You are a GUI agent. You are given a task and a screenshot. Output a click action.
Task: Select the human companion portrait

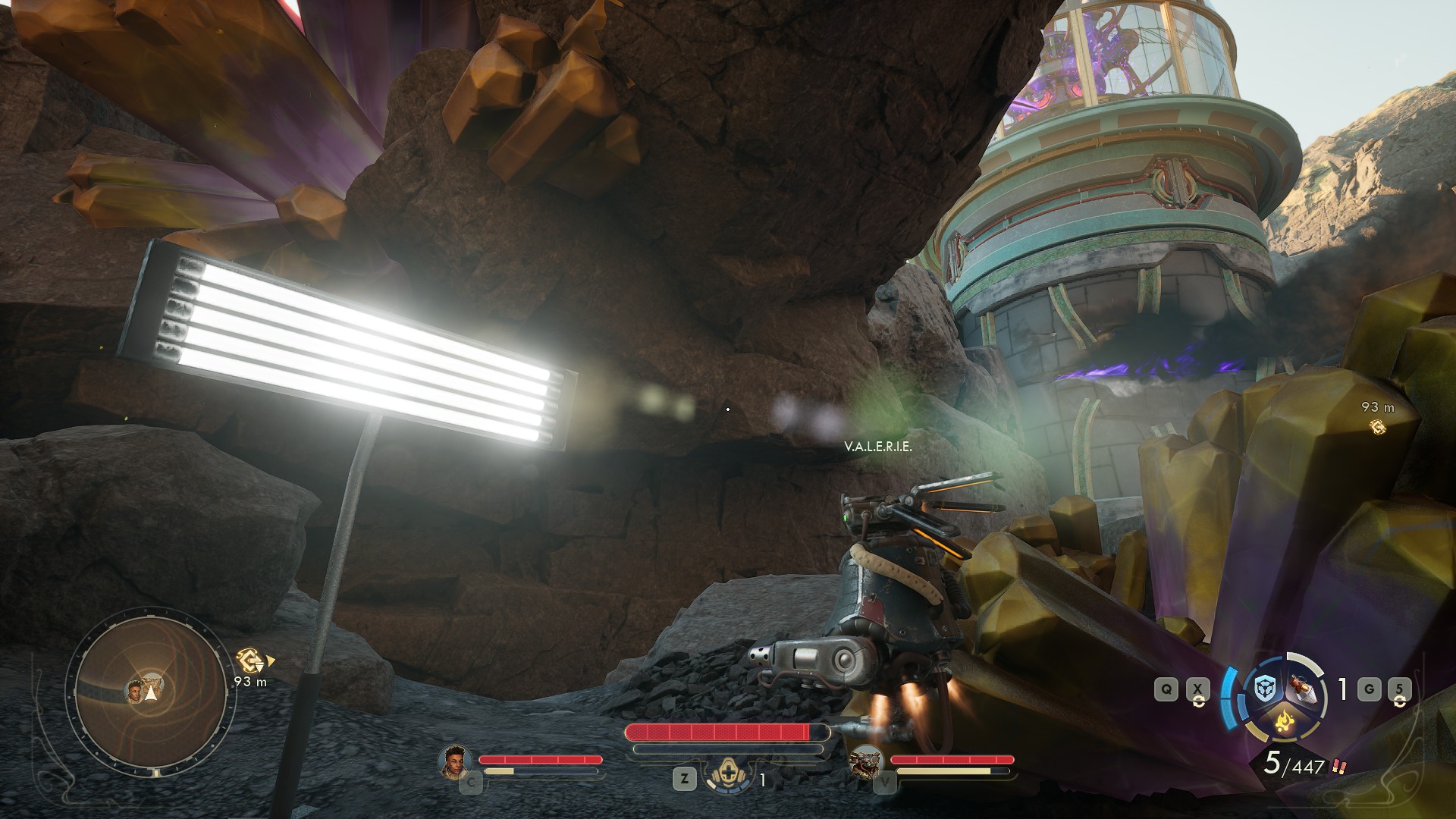[453, 760]
